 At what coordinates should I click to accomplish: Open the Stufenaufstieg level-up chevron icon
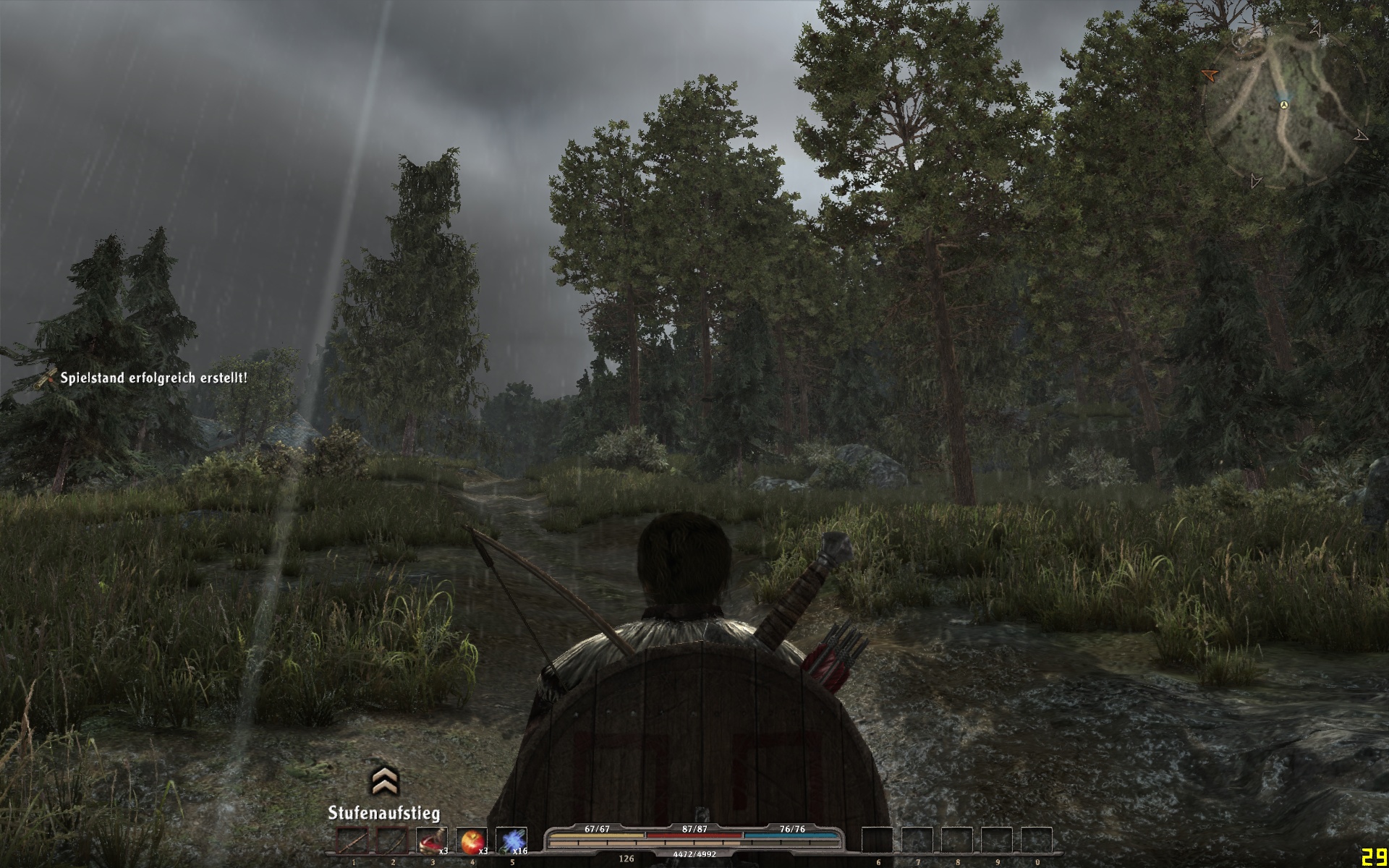(x=385, y=780)
